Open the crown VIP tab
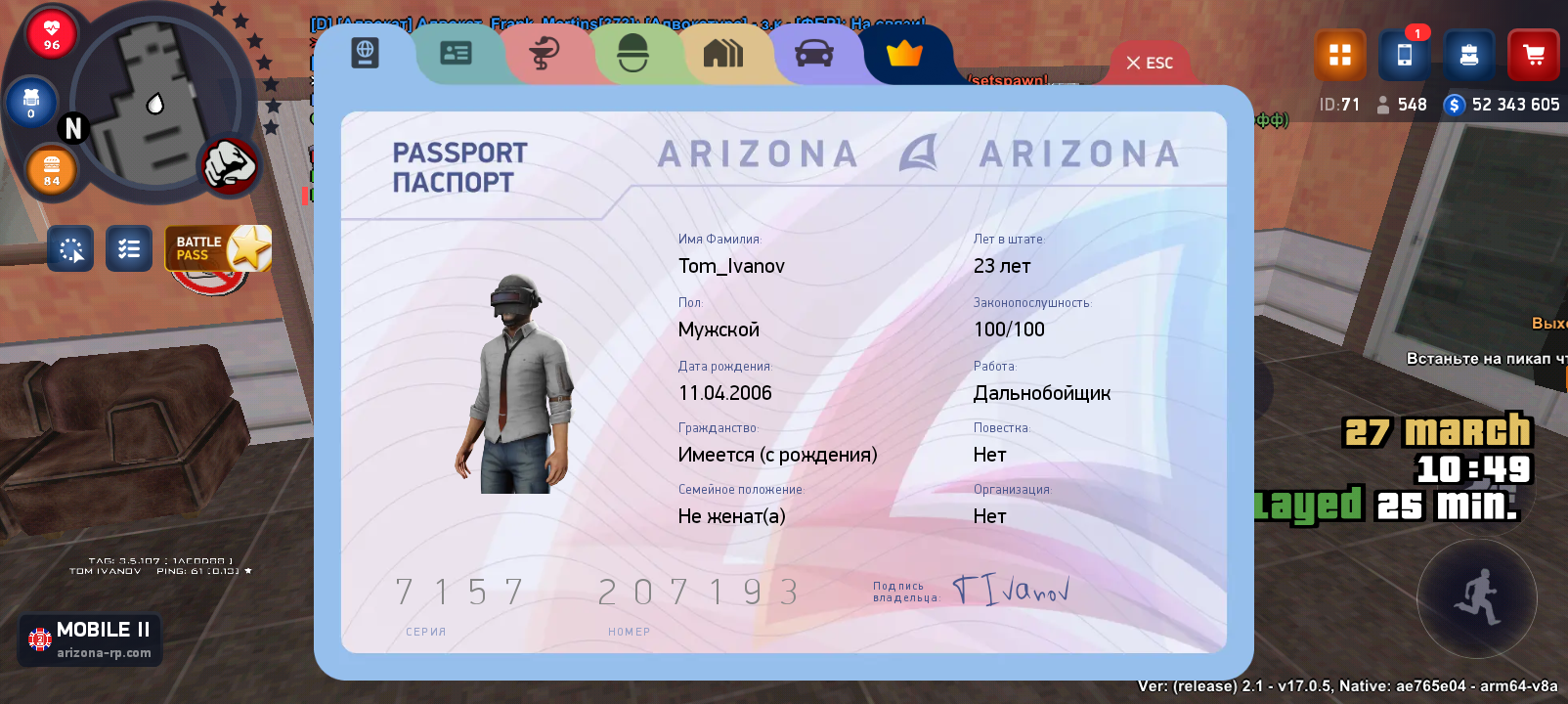The width and height of the screenshot is (1568, 704). pyautogui.click(x=904, y=53)
